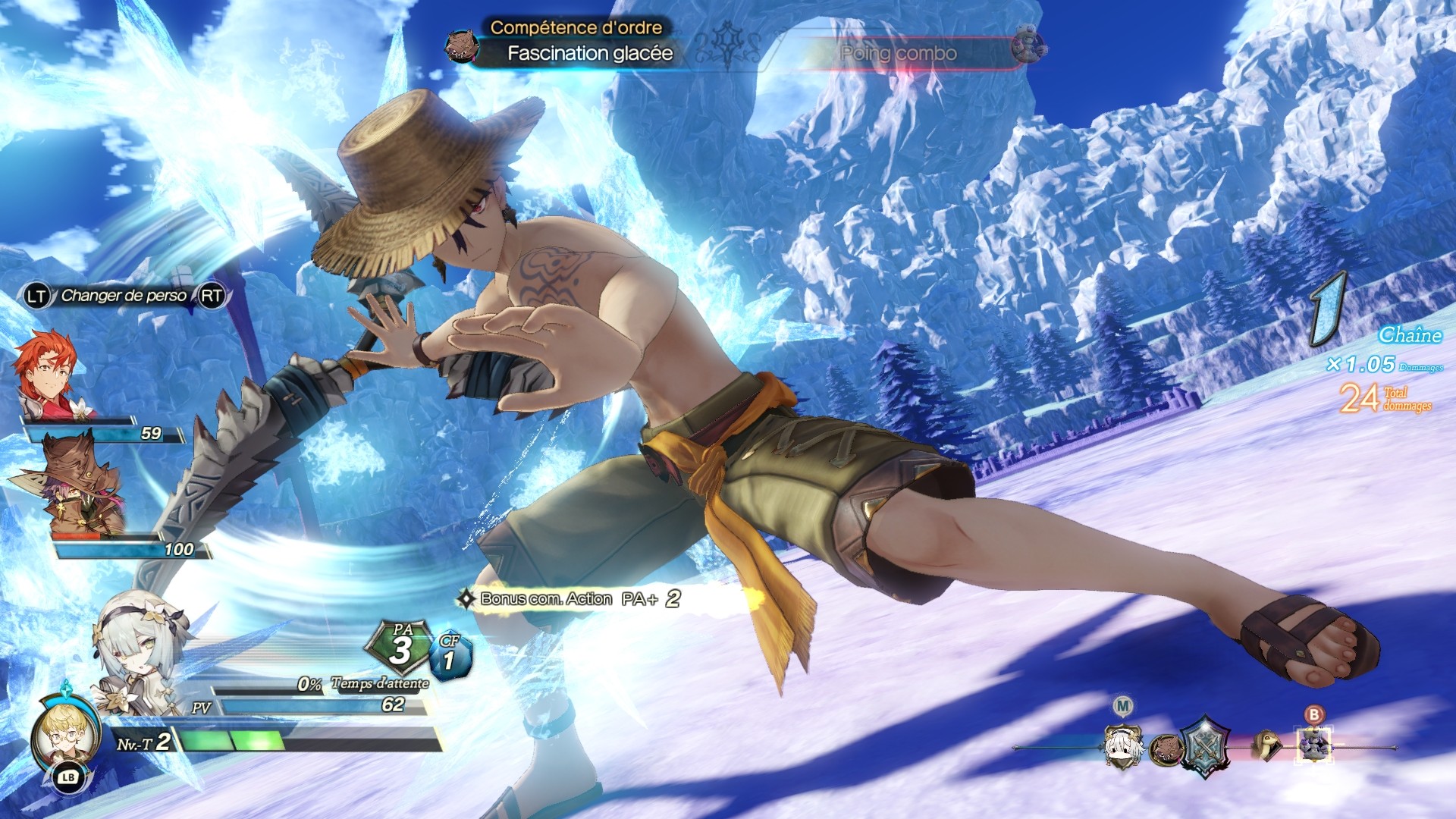The image size is (1456, 819).
Task: Select the blond support character with glasses
Action: 65,734
